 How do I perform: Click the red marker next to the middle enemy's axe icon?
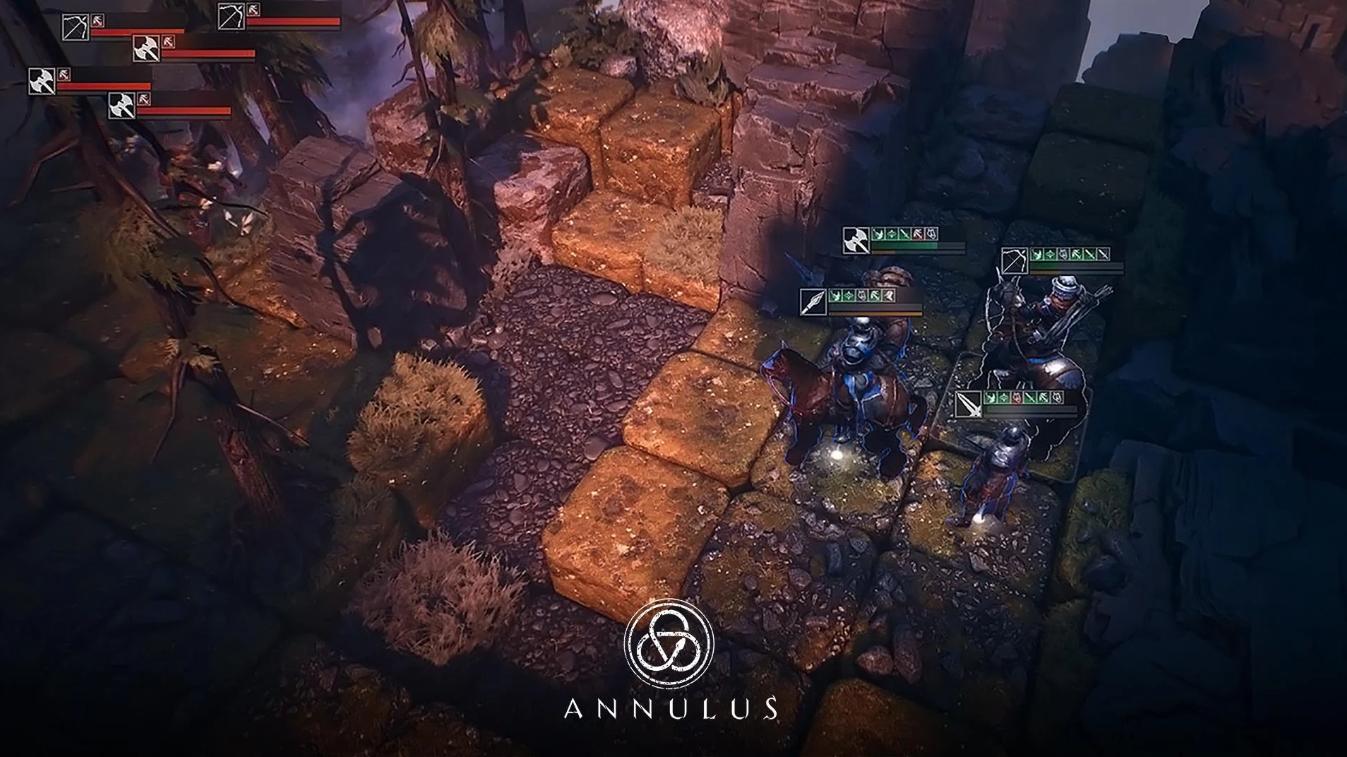168,43
